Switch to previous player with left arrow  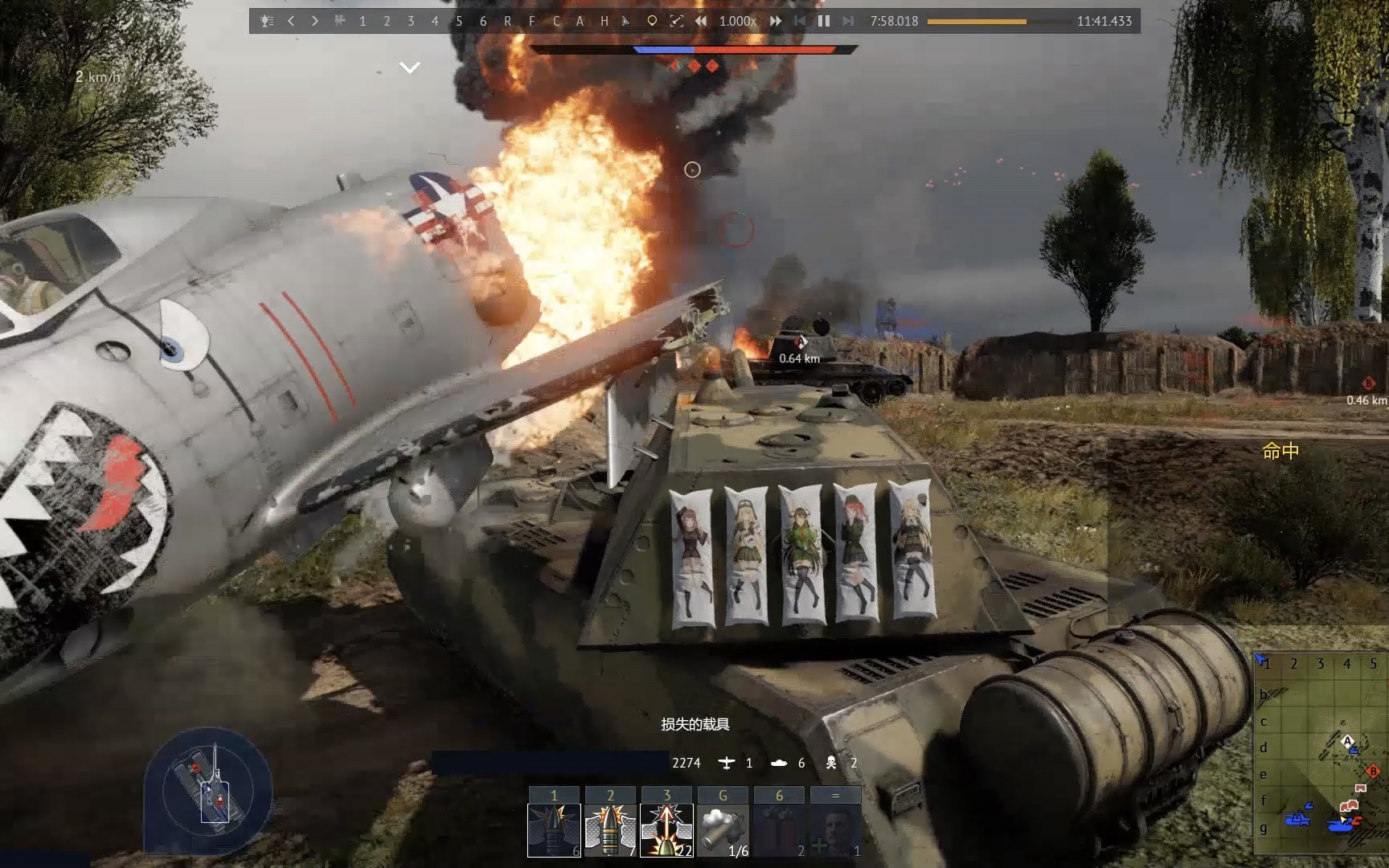tap(291, 21)
